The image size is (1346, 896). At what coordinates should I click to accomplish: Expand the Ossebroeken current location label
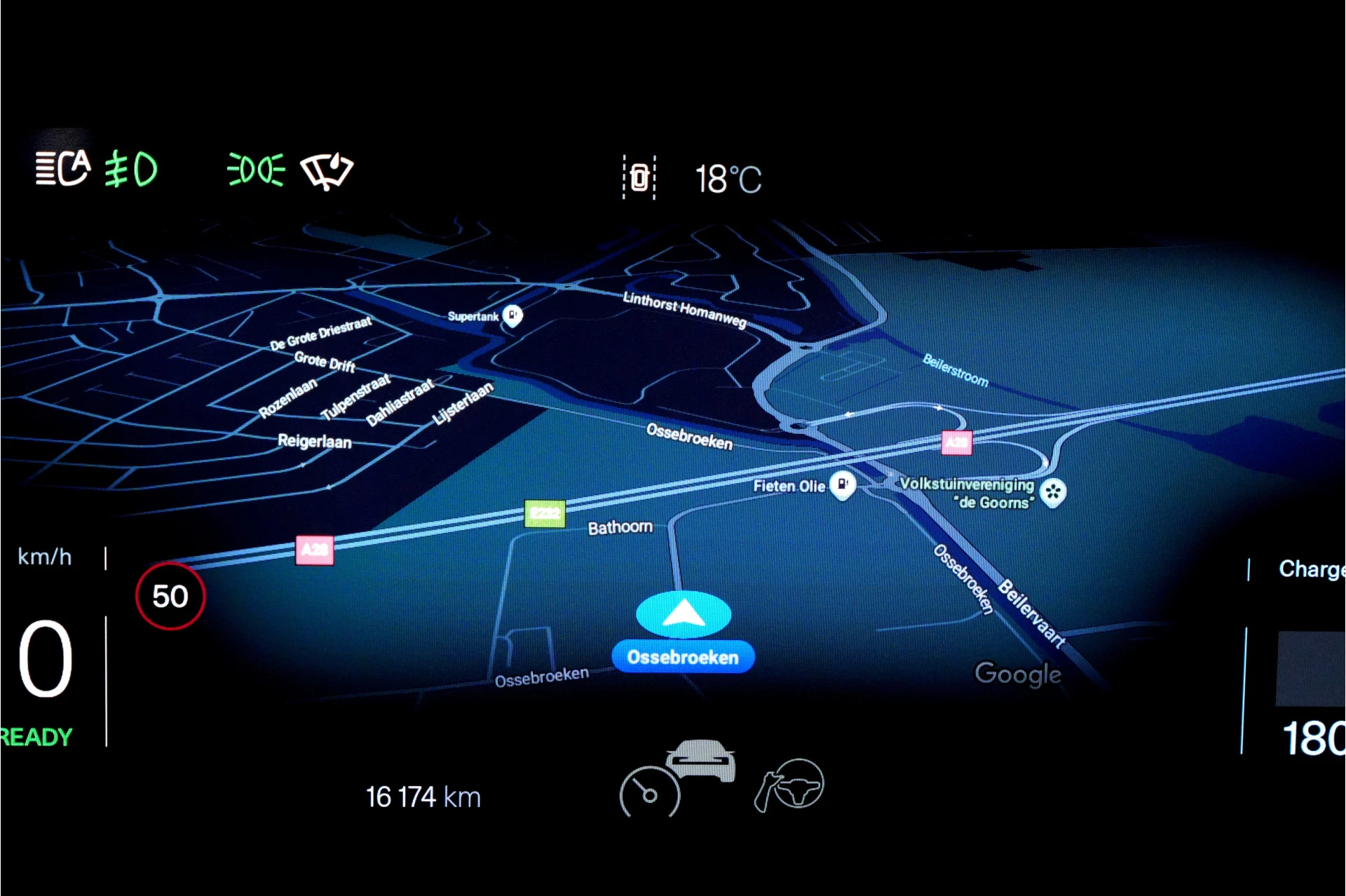click(682, 656)
